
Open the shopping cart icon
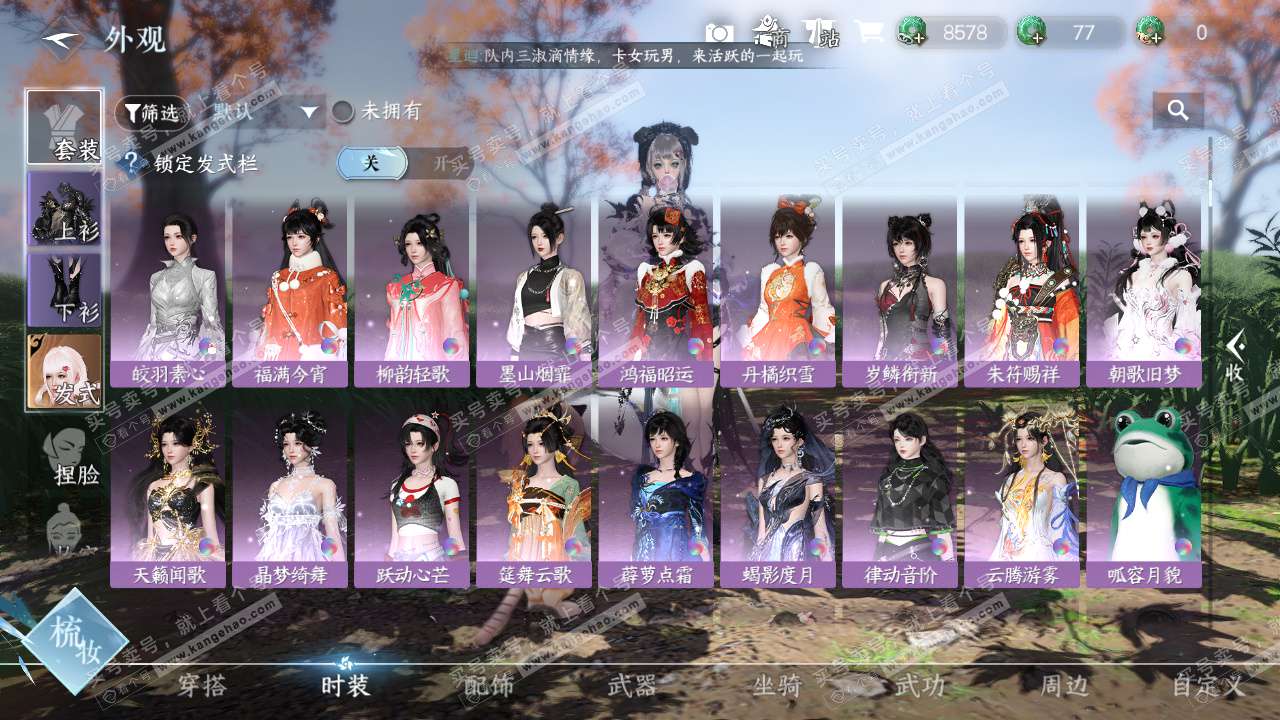pos(868,33)
